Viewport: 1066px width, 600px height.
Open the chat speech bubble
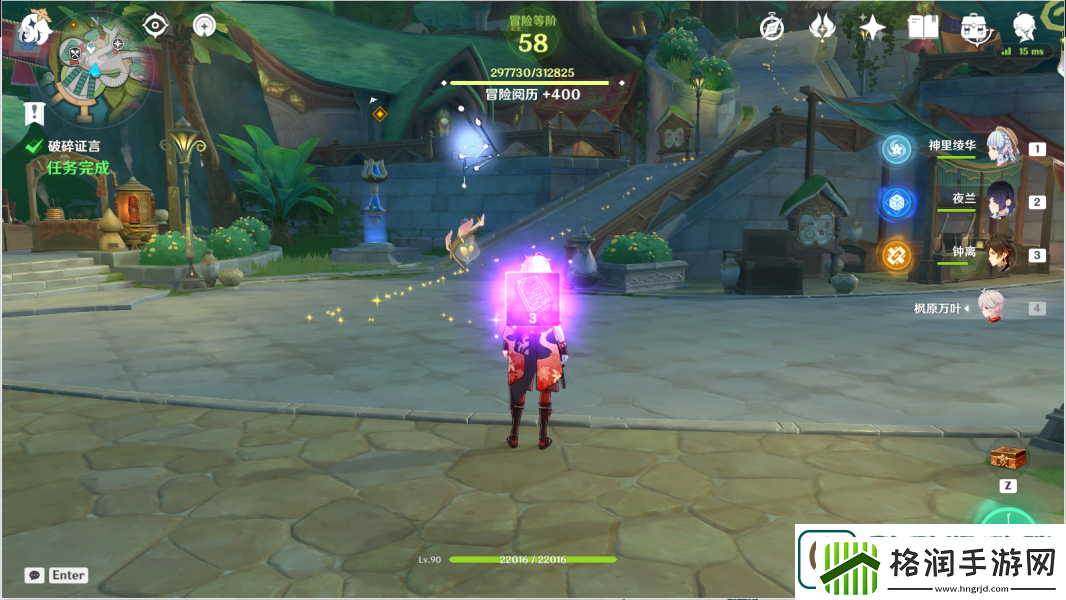tap(35, 575)
